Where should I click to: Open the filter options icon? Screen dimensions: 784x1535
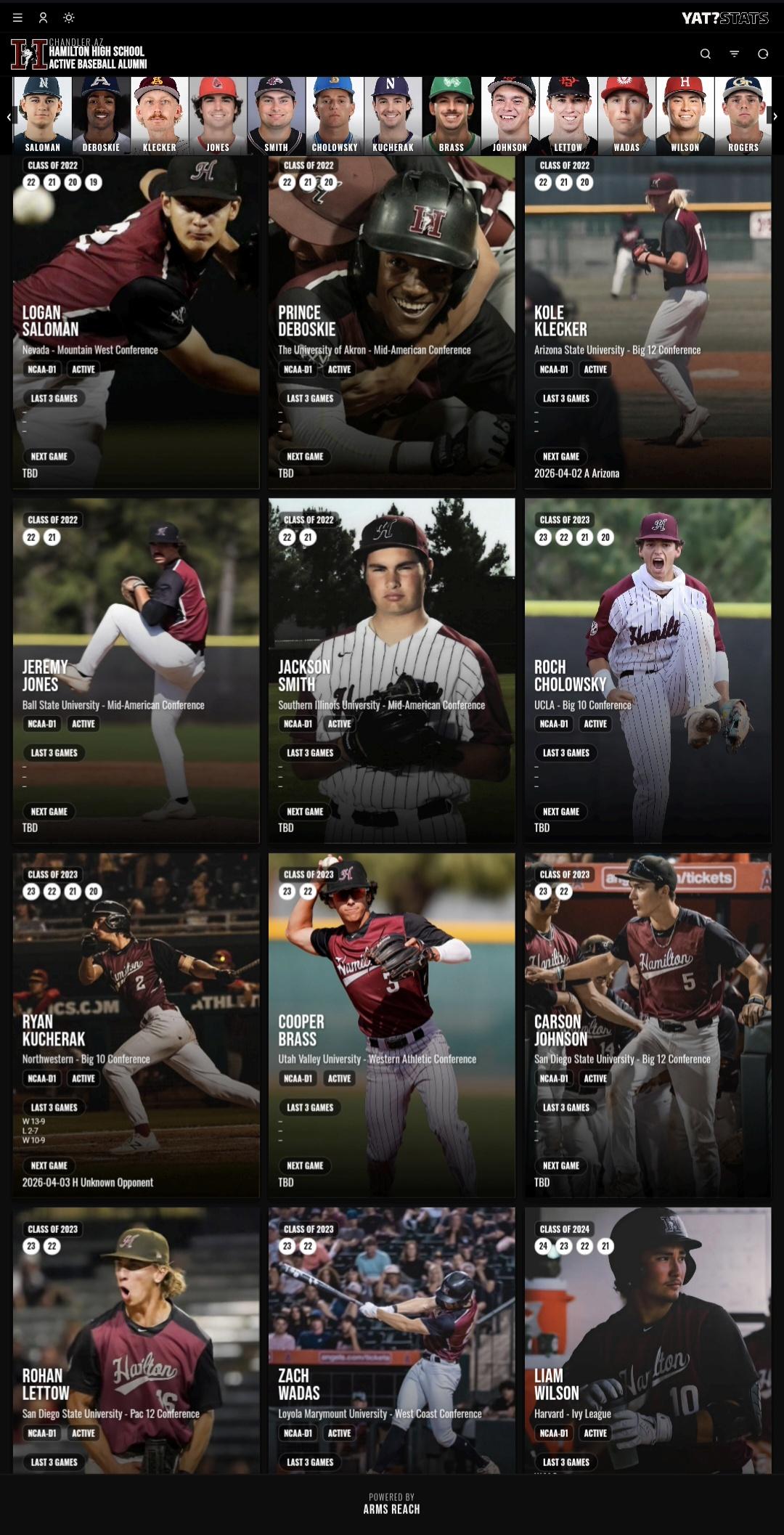click(734, 54)
